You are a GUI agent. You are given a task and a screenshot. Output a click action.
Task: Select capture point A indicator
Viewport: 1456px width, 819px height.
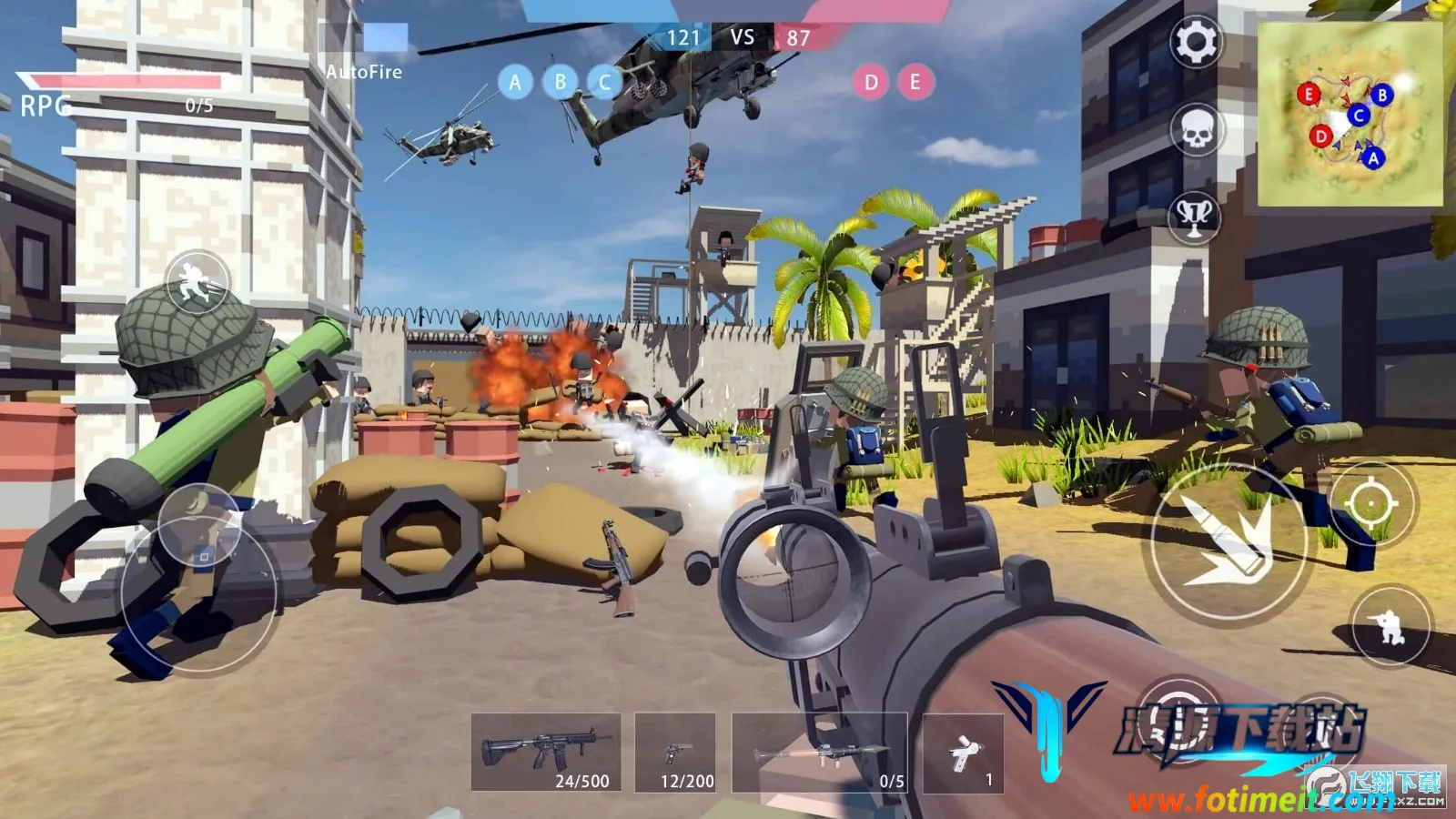(x=515, y=83)
